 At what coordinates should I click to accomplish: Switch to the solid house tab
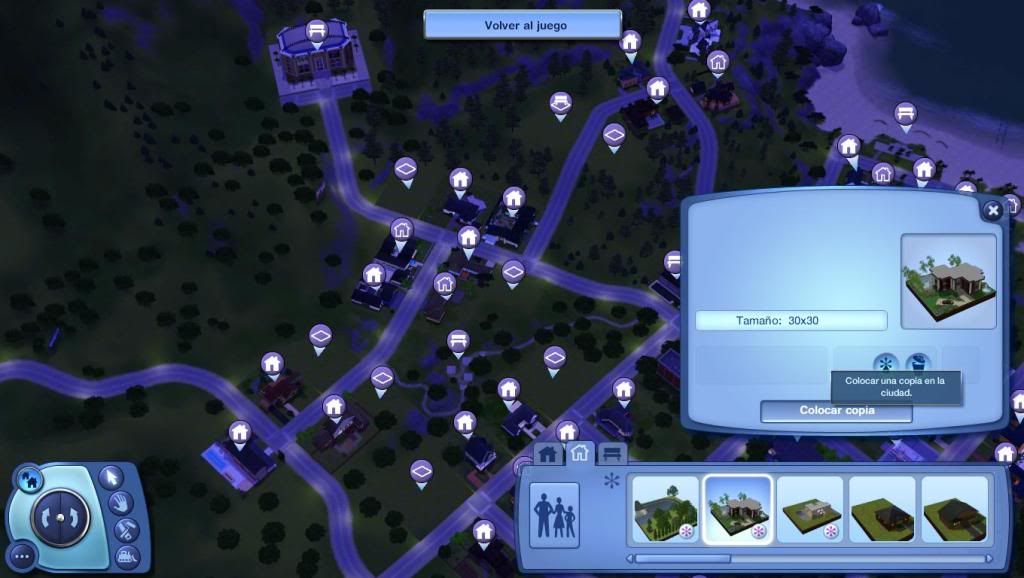(x=547, y=455)
